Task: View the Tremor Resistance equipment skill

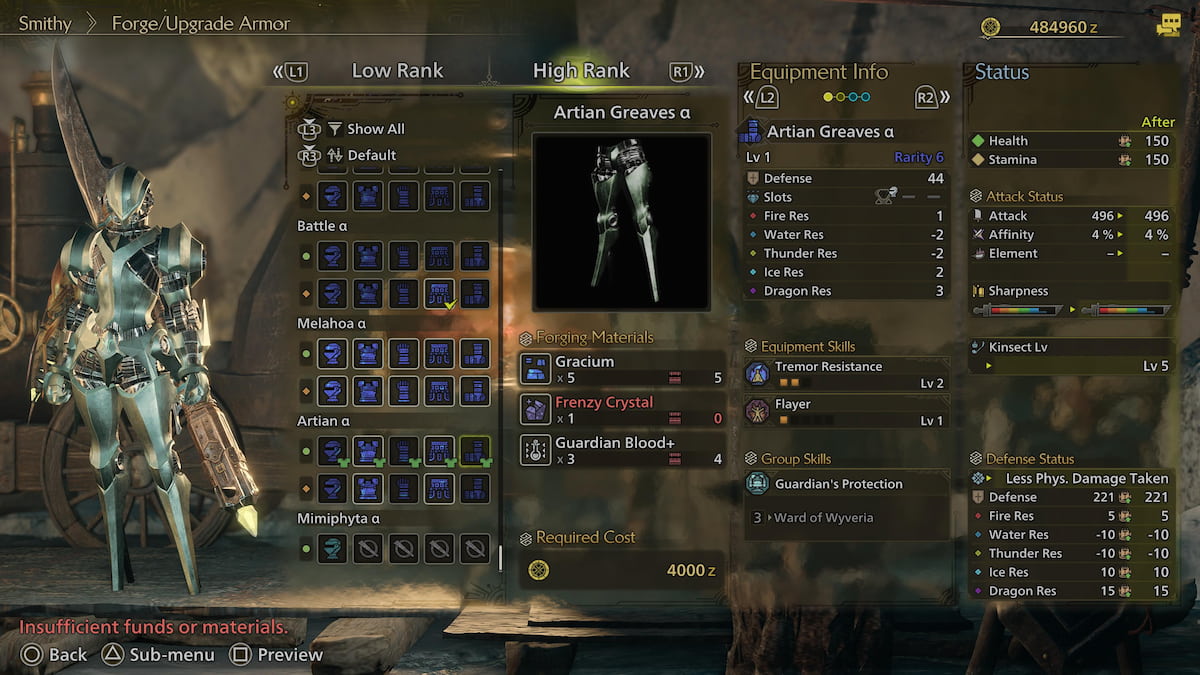Action: tap(845, 374)
